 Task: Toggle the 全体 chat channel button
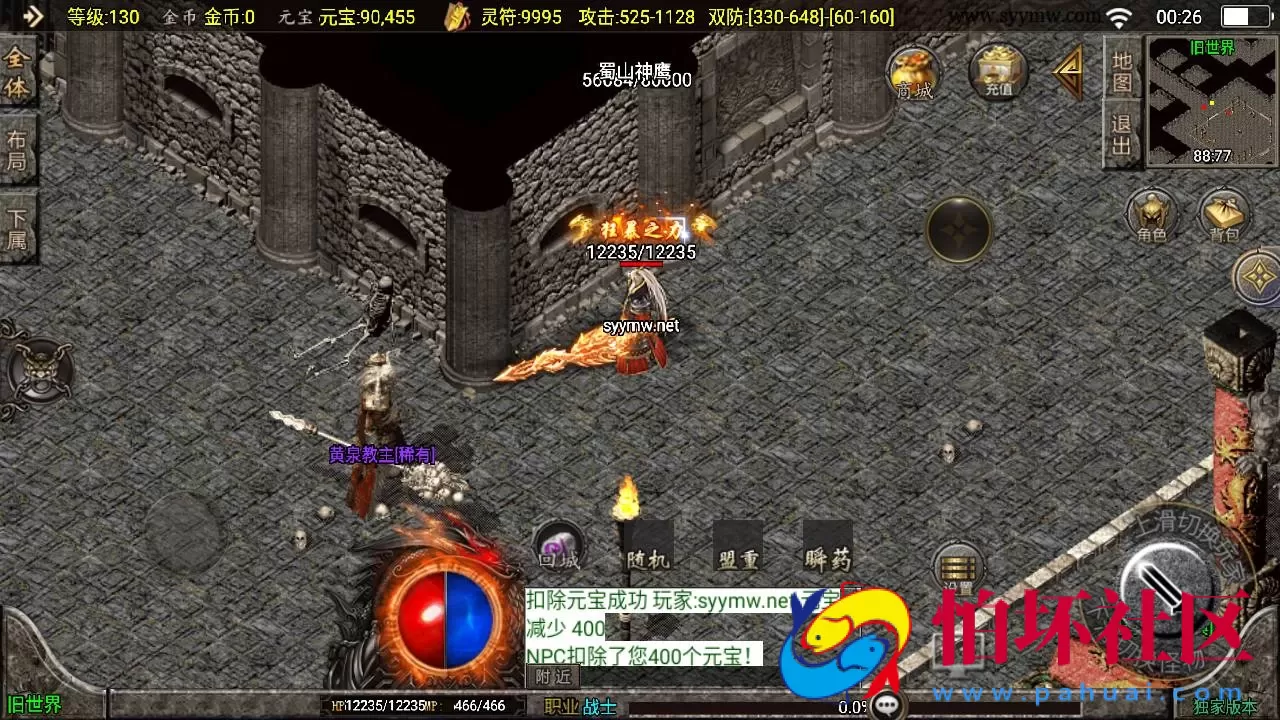(x=18, y=72)
